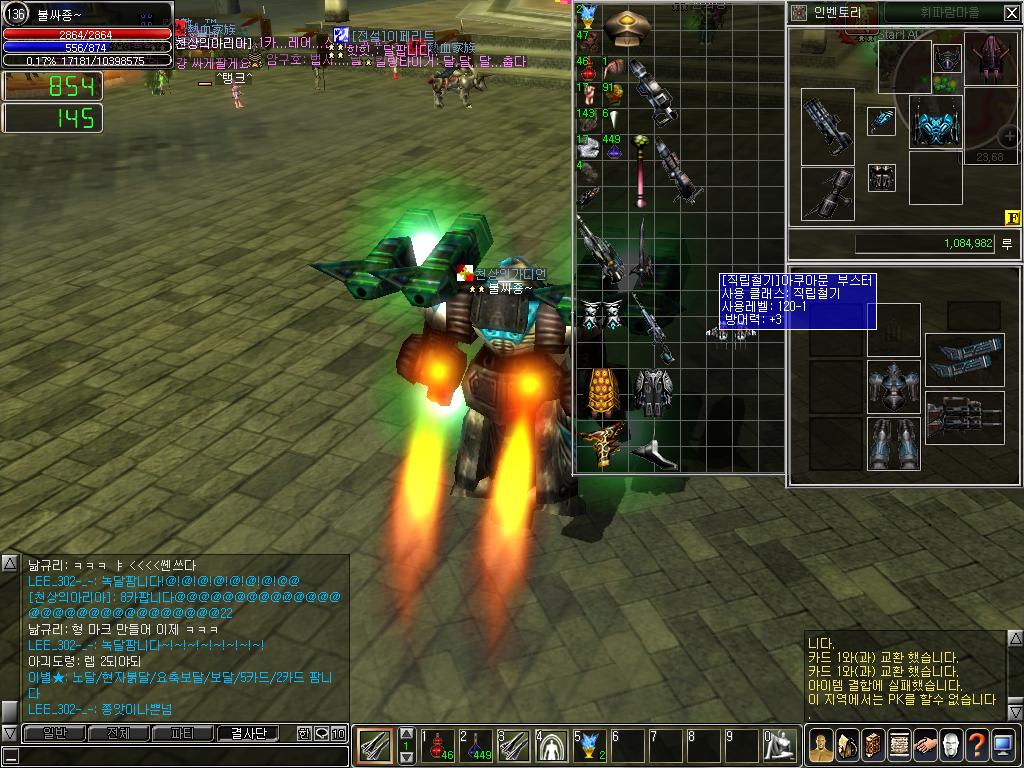Click the equipped blue chest armor slot
1024x768 pixels.
point(935,123)
